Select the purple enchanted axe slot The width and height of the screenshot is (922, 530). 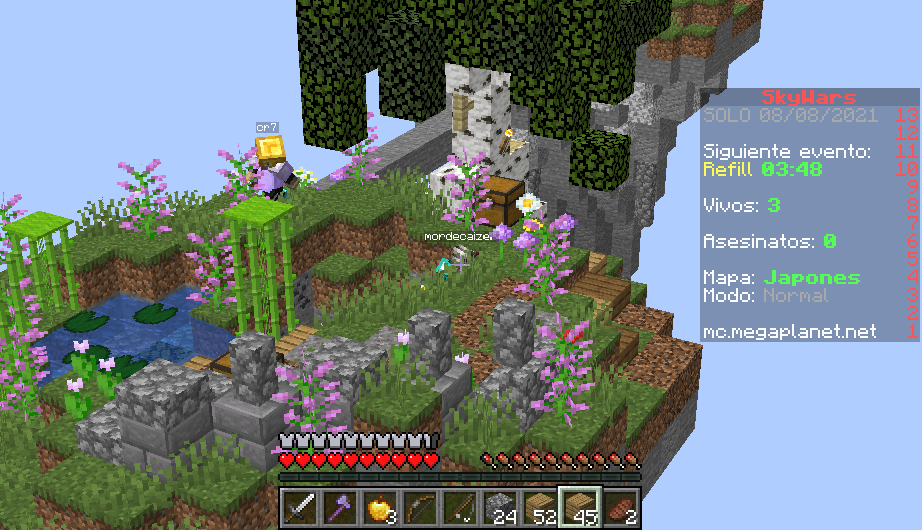339,508
